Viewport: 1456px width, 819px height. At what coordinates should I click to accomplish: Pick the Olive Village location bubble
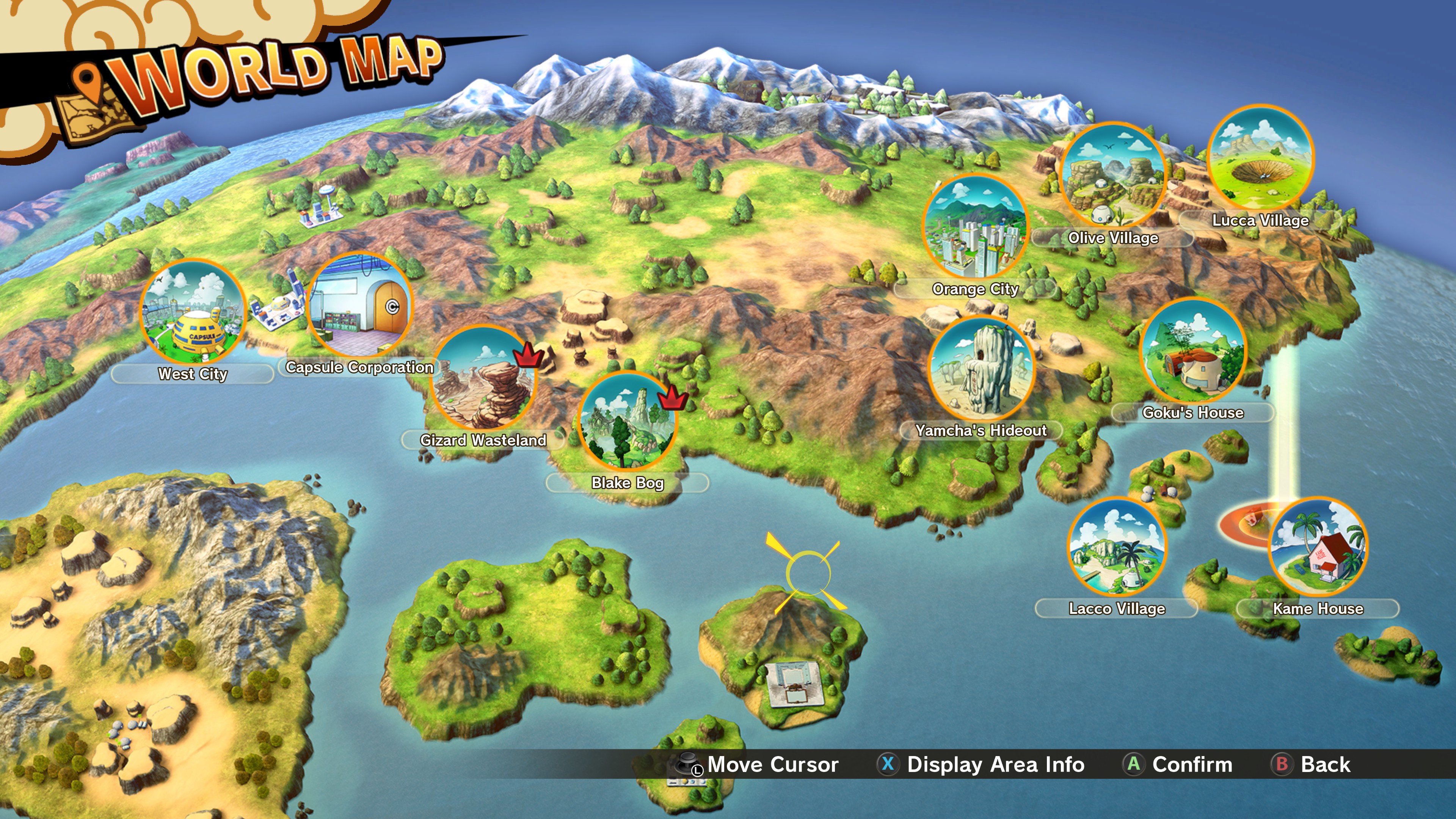point(1113,175)
